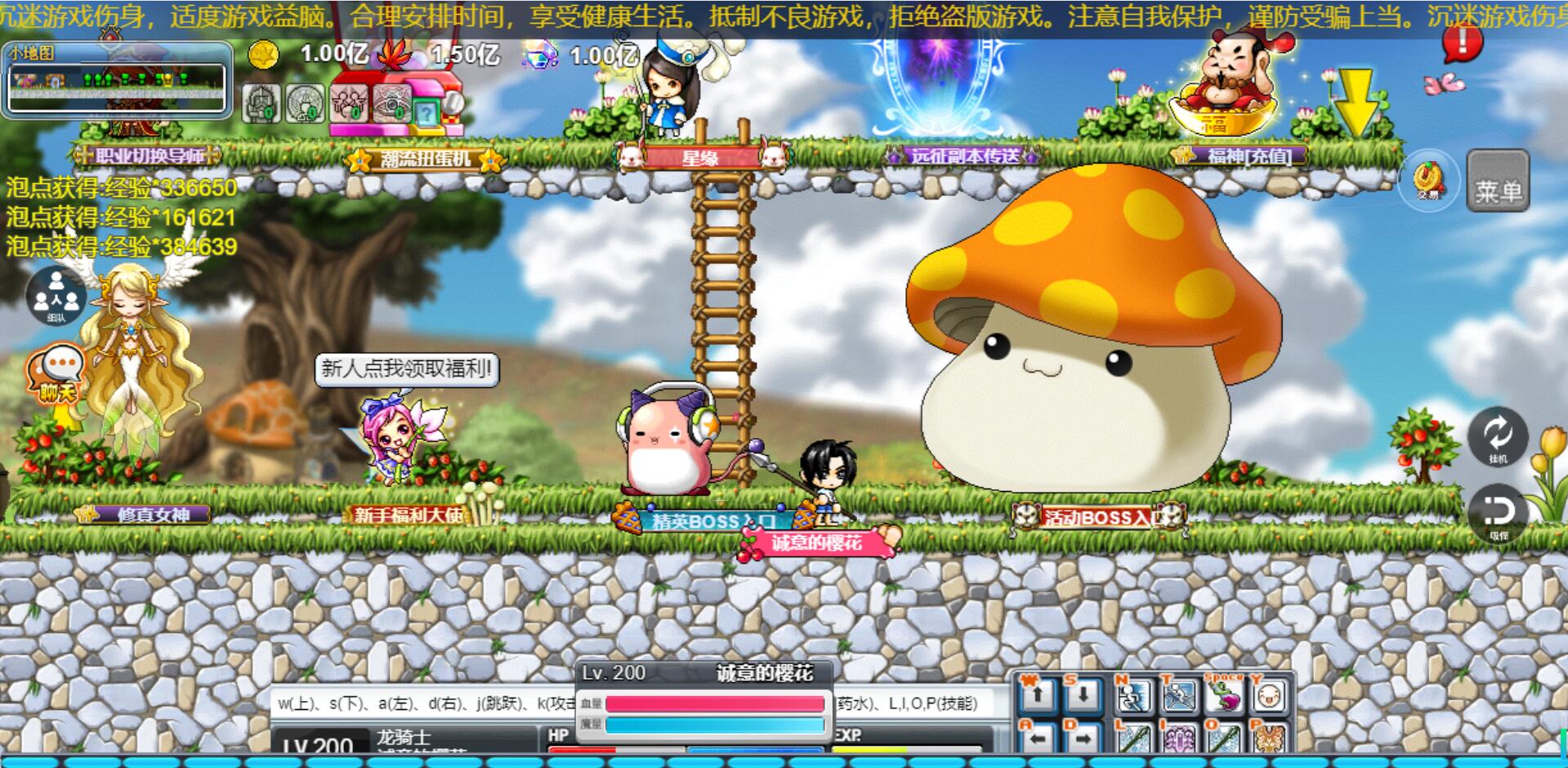Activate the 吸怪 monster-pull button
This screenshot has height=768, width=1568.
(x=1497, y=513)
